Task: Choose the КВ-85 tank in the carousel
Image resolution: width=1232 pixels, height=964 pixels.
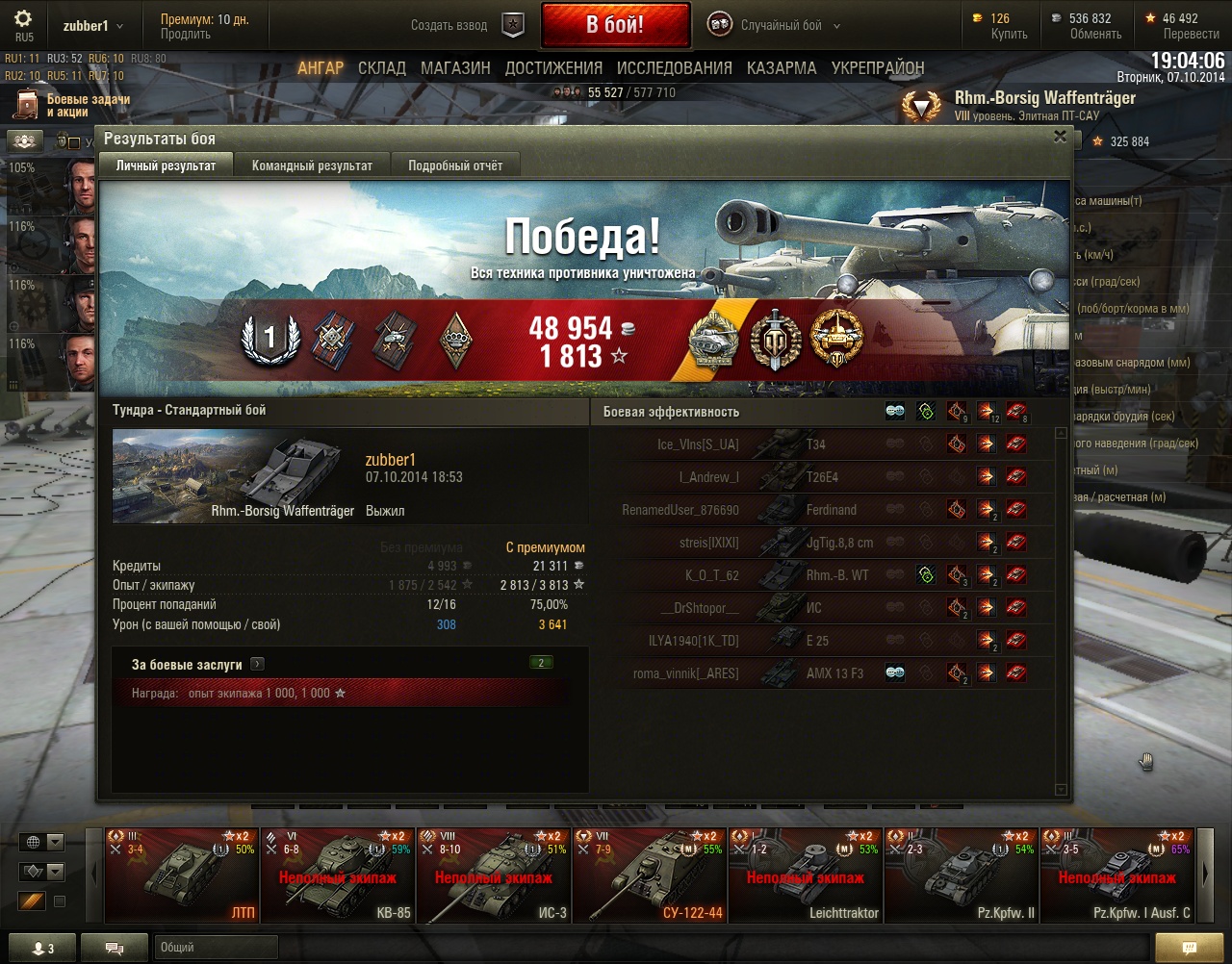Action: [x=338, y=875]
